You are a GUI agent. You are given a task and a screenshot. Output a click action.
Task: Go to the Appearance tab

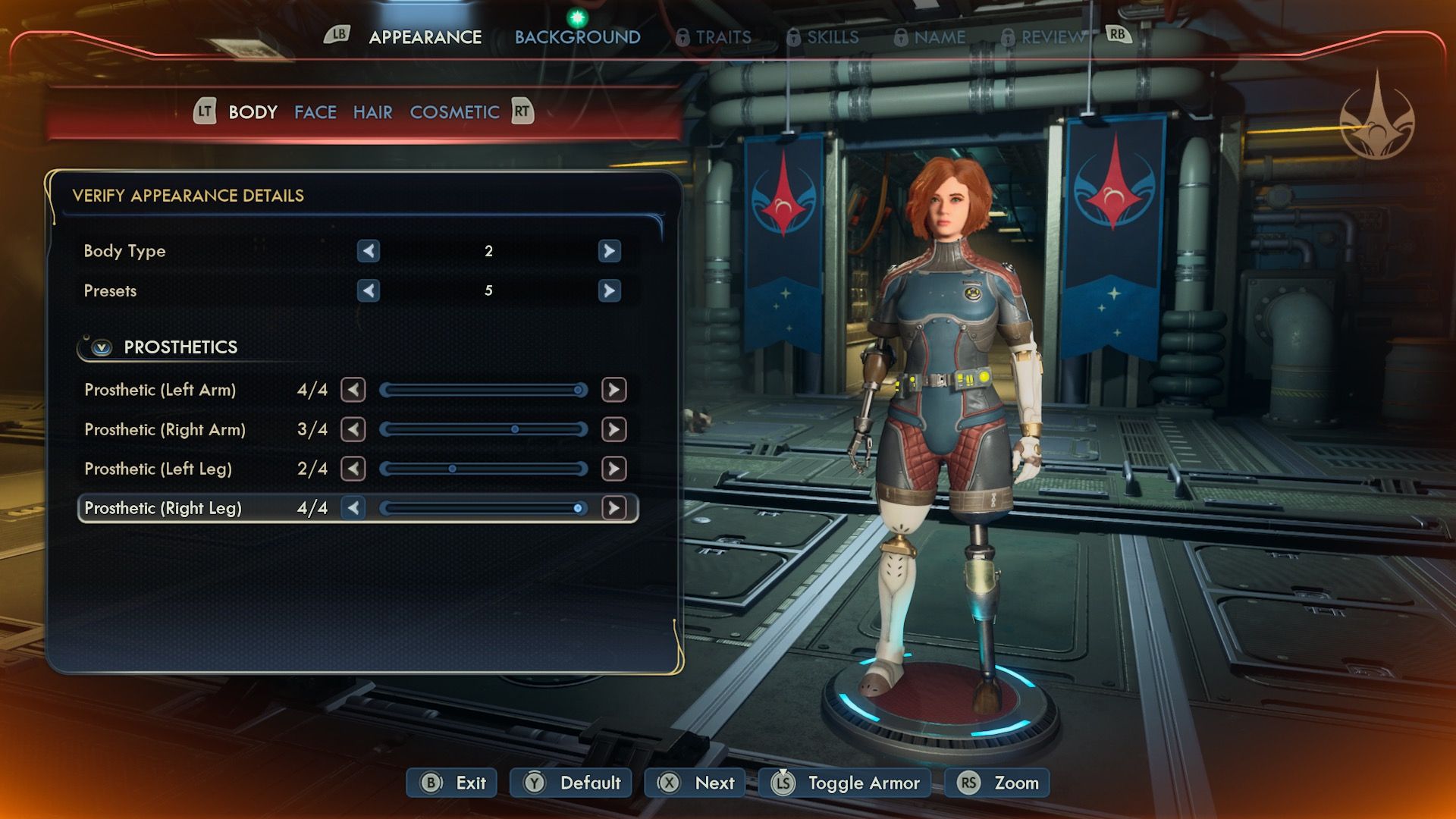point(425,37)
